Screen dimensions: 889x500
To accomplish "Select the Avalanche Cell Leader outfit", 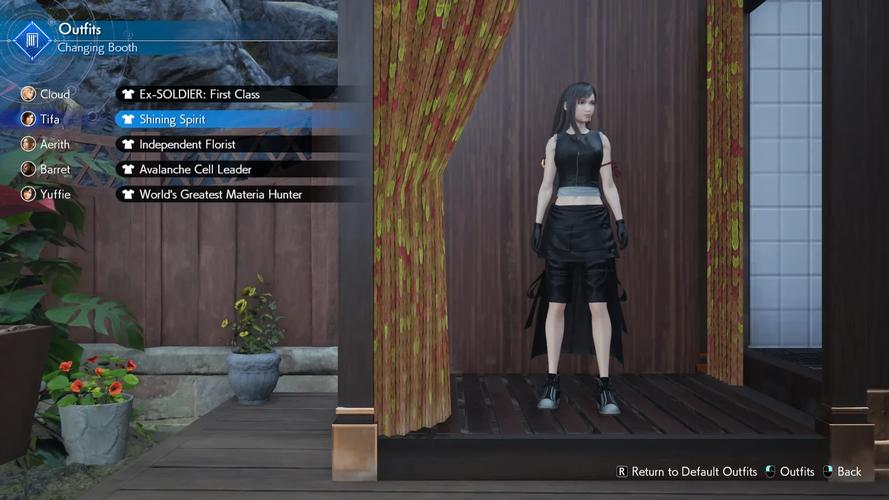I will point(195,169).
